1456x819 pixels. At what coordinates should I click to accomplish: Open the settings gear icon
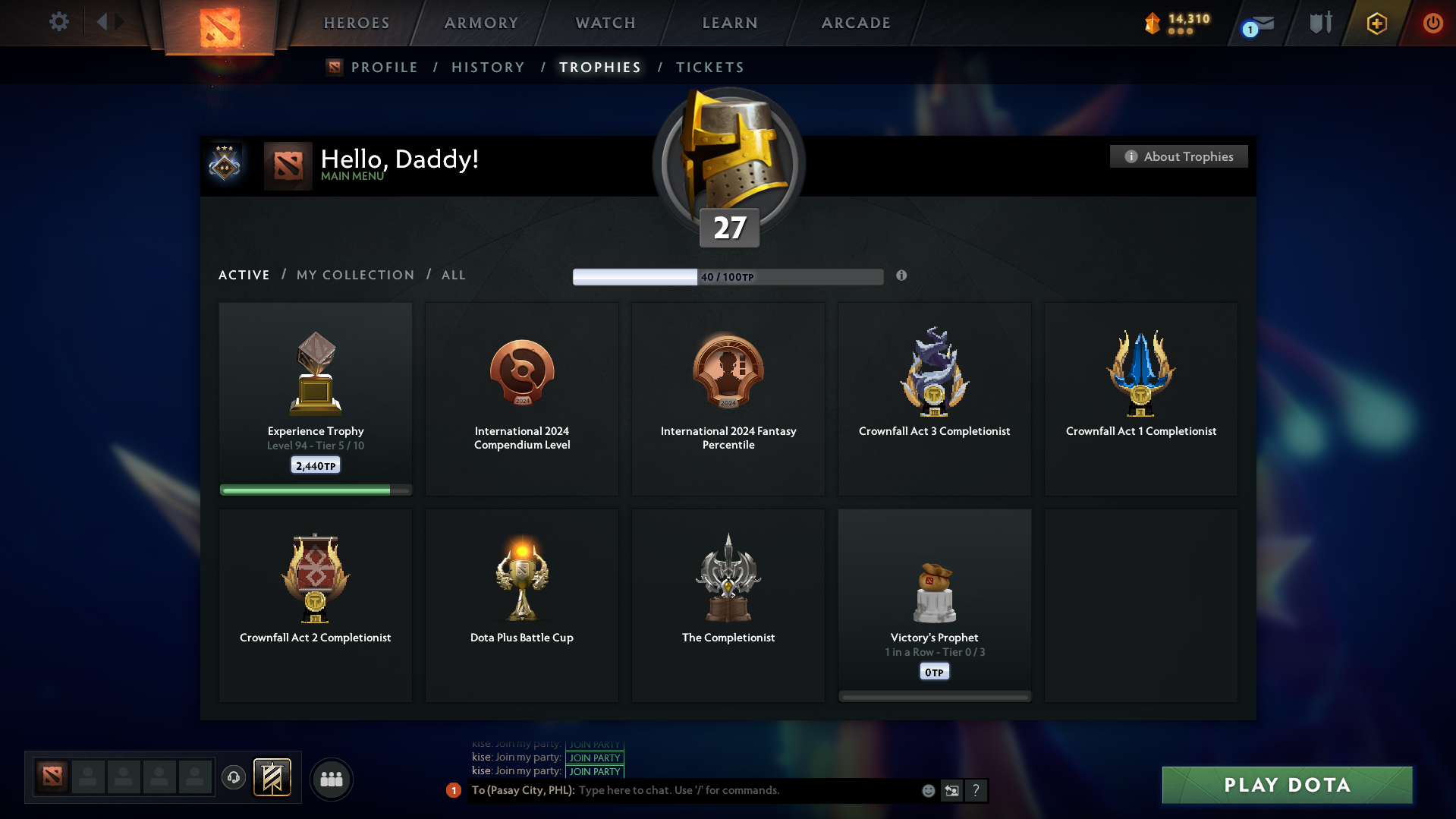point(59,22)
